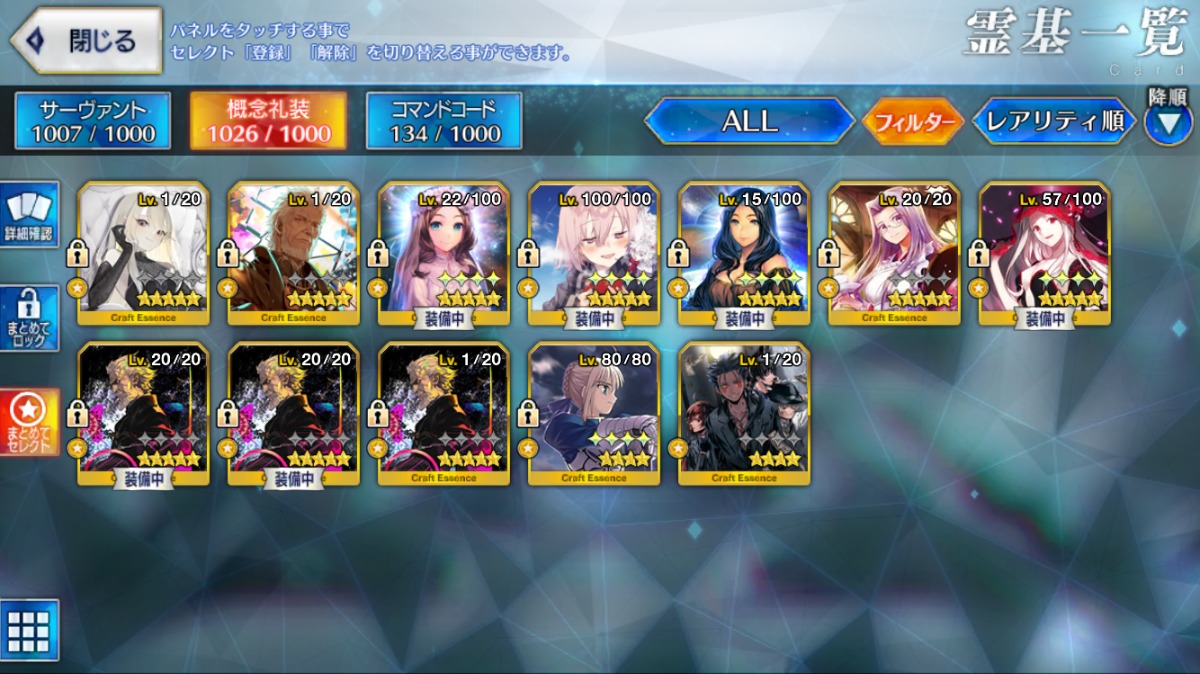
Task: Switch to the コマンドコード tab
Action: point(444,121)
